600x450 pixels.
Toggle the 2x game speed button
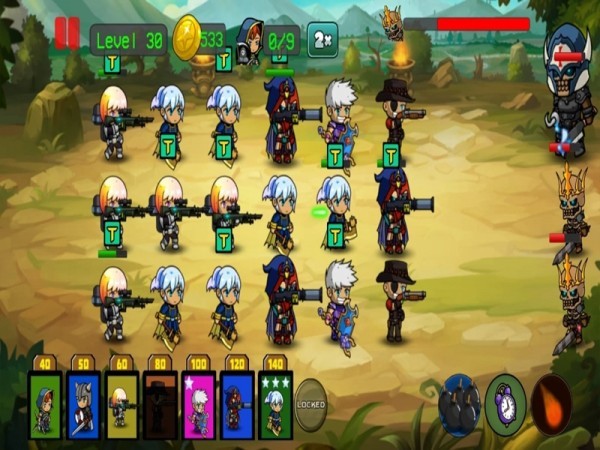coord(322,39)
